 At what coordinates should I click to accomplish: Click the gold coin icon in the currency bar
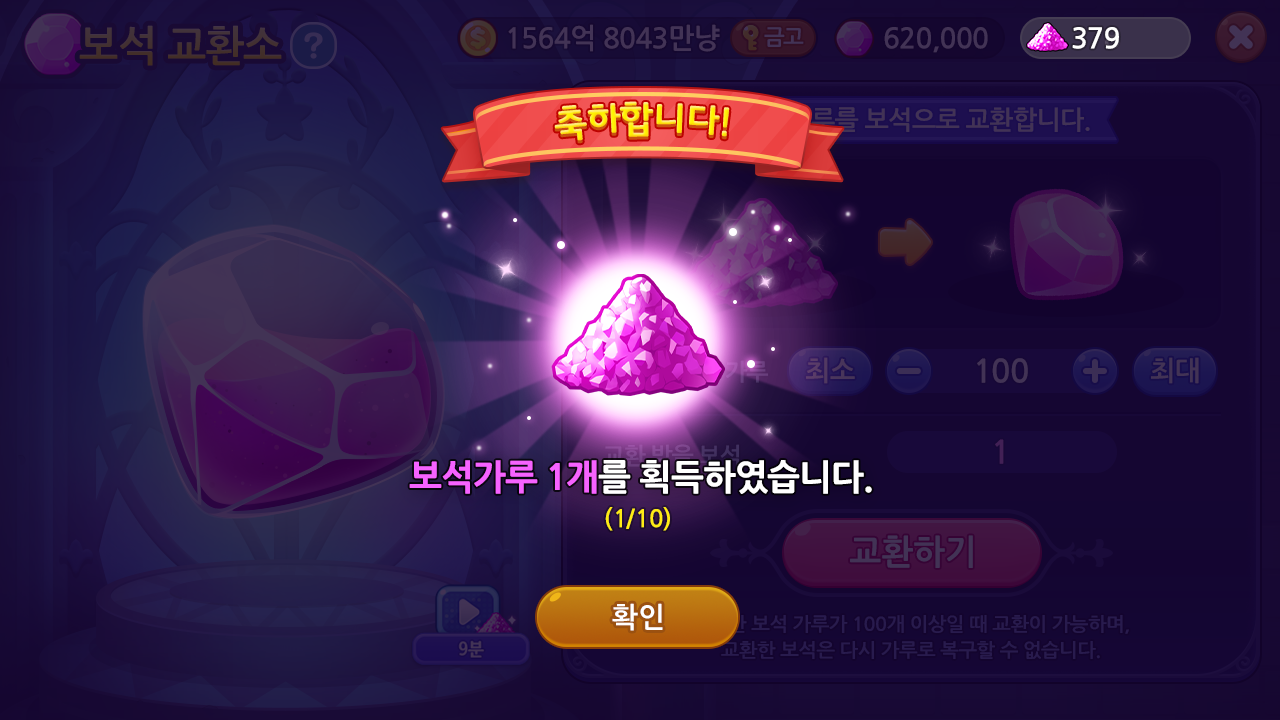[x=478, y=38]
